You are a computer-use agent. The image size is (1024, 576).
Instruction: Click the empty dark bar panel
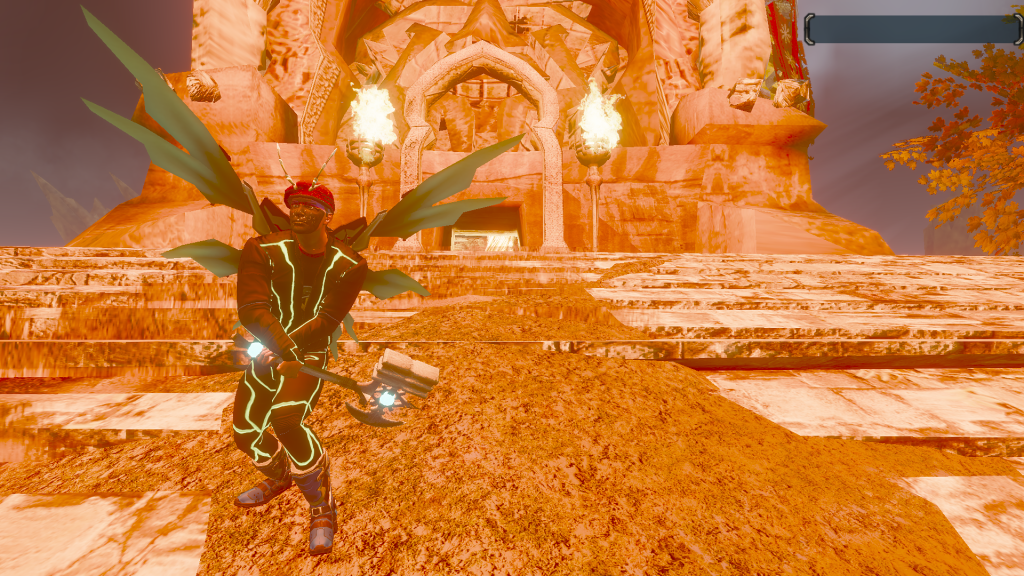pos(912,29)
